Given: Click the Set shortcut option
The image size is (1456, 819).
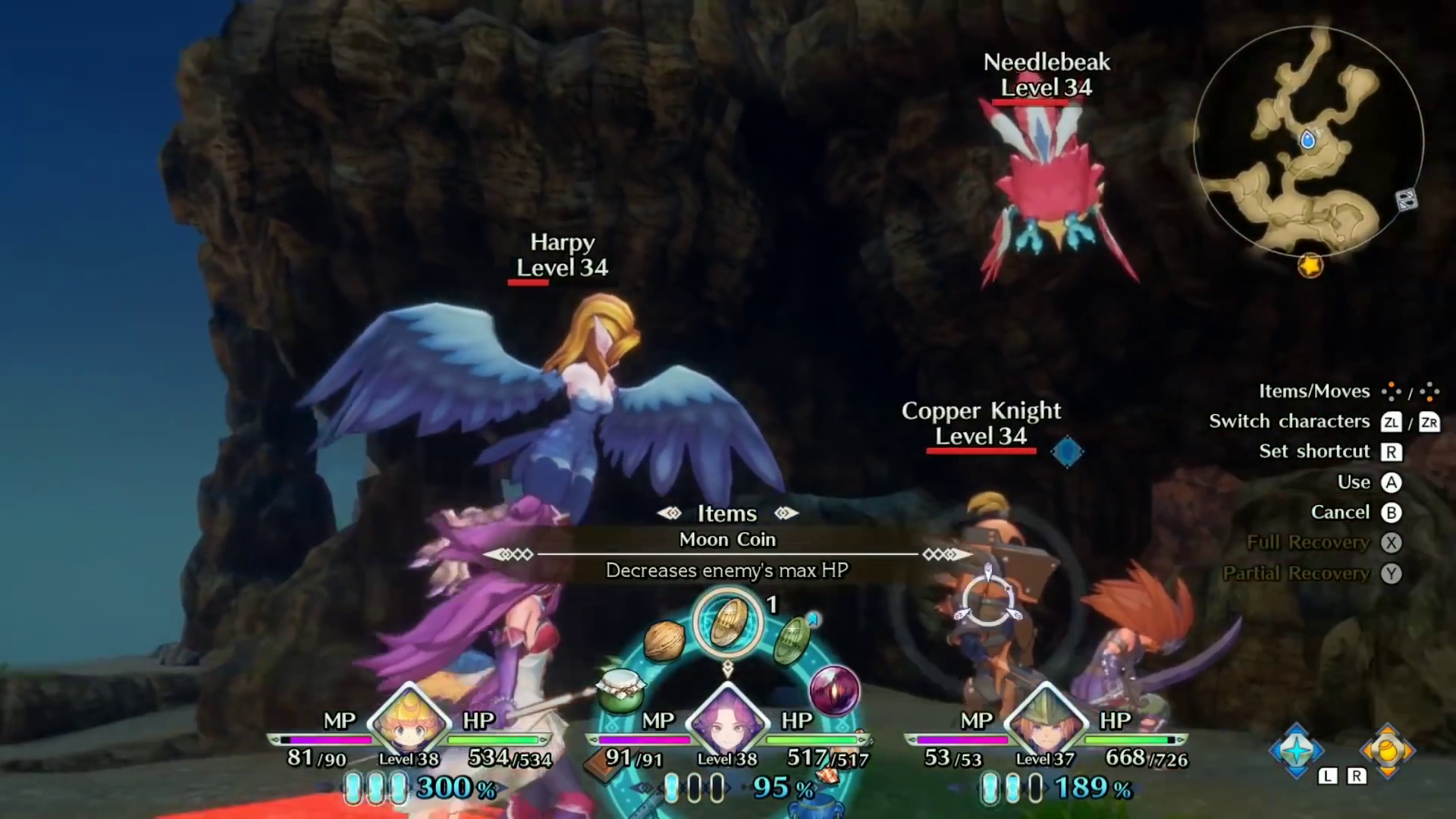Looking at the screenshot, I should click(x=1314, y=451).
